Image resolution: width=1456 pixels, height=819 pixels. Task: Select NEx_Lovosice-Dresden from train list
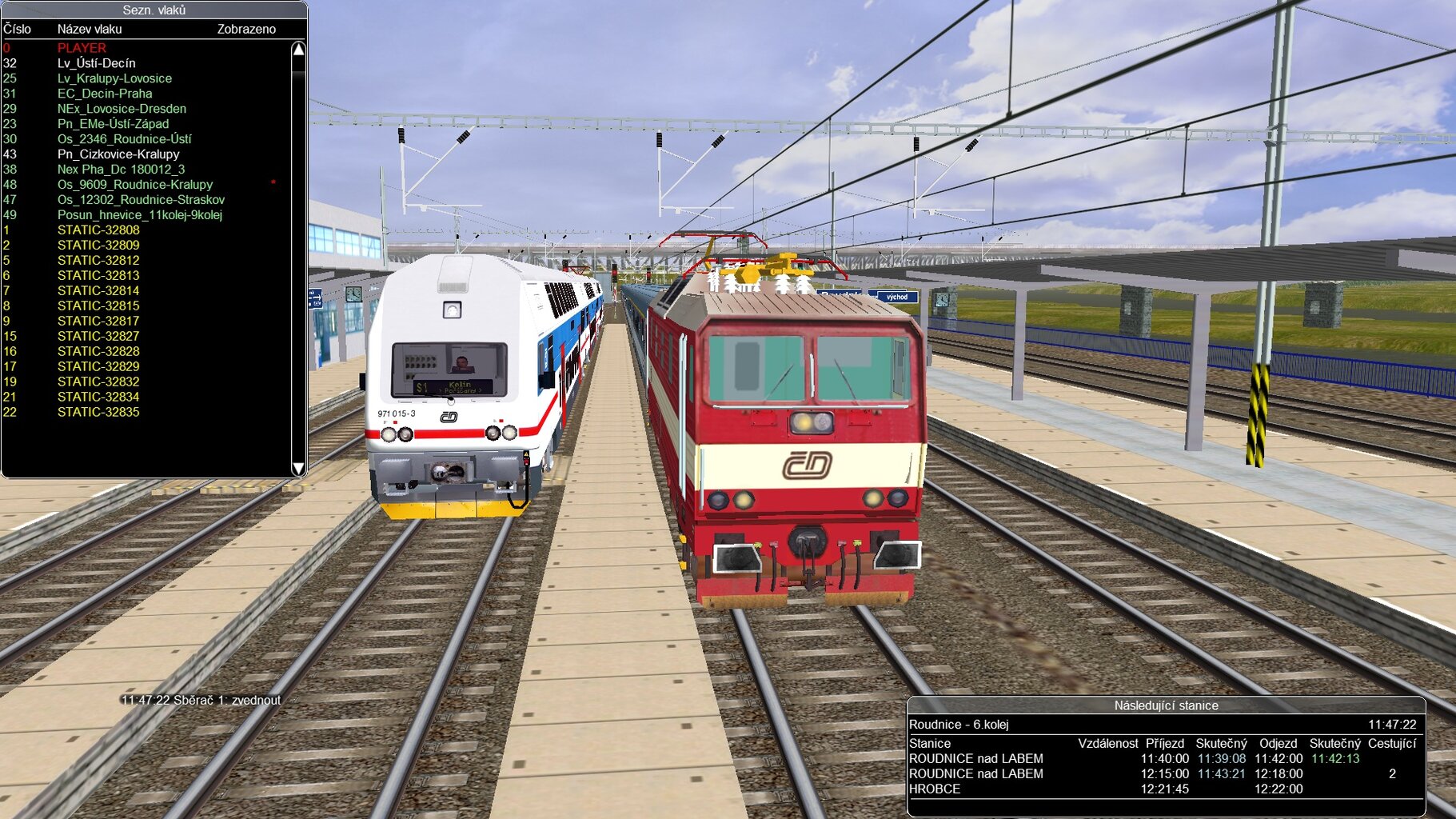(x=122, y=109)
